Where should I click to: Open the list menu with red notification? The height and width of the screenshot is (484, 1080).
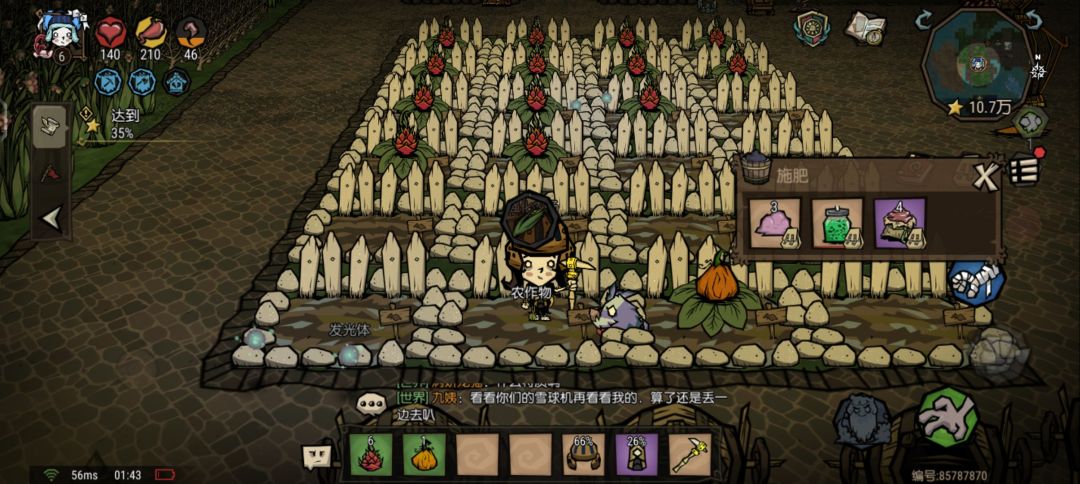pyautogui.click(x=1022, y=170)
